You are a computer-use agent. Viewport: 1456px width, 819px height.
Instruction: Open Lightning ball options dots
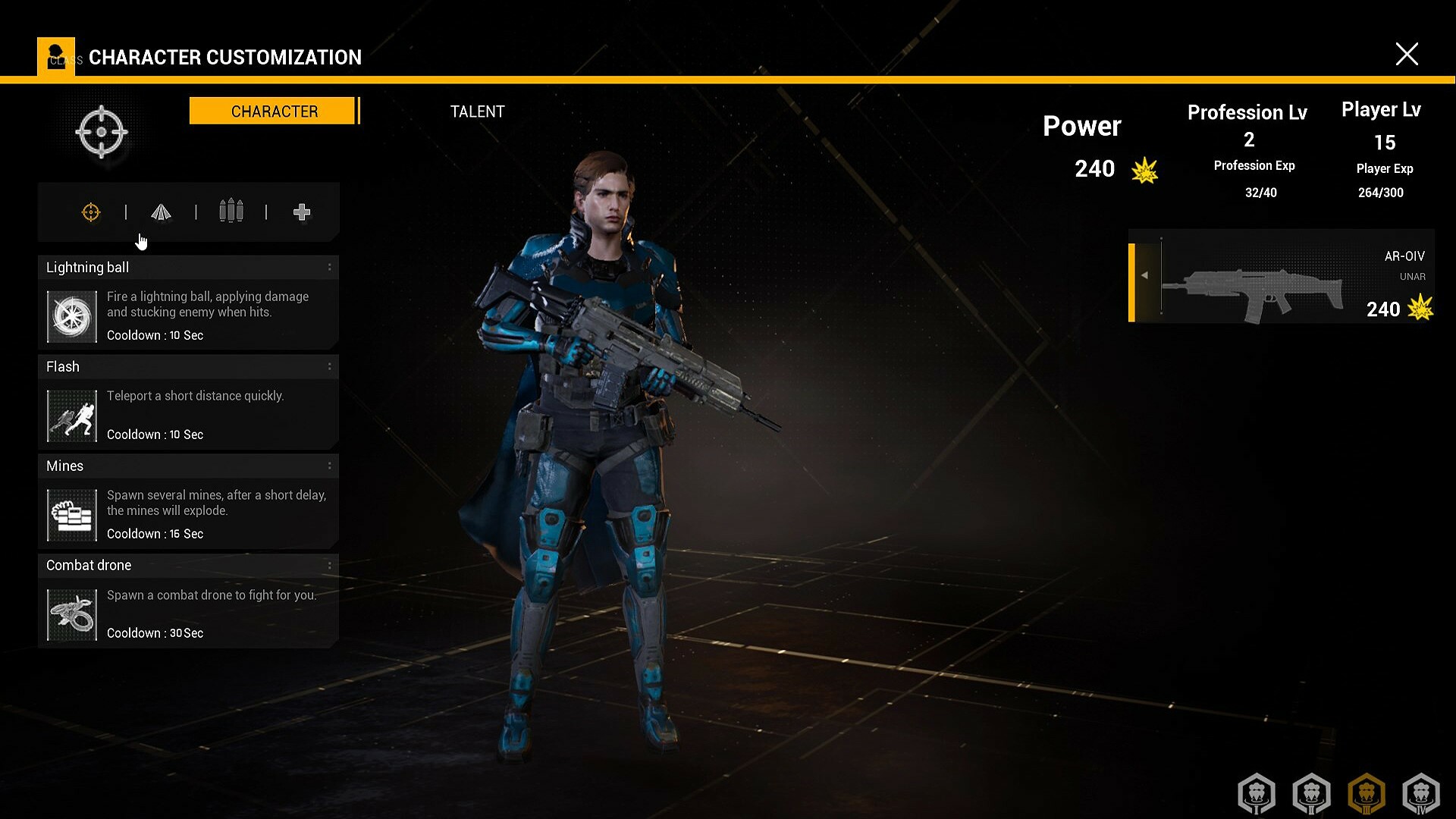(329, 267)
